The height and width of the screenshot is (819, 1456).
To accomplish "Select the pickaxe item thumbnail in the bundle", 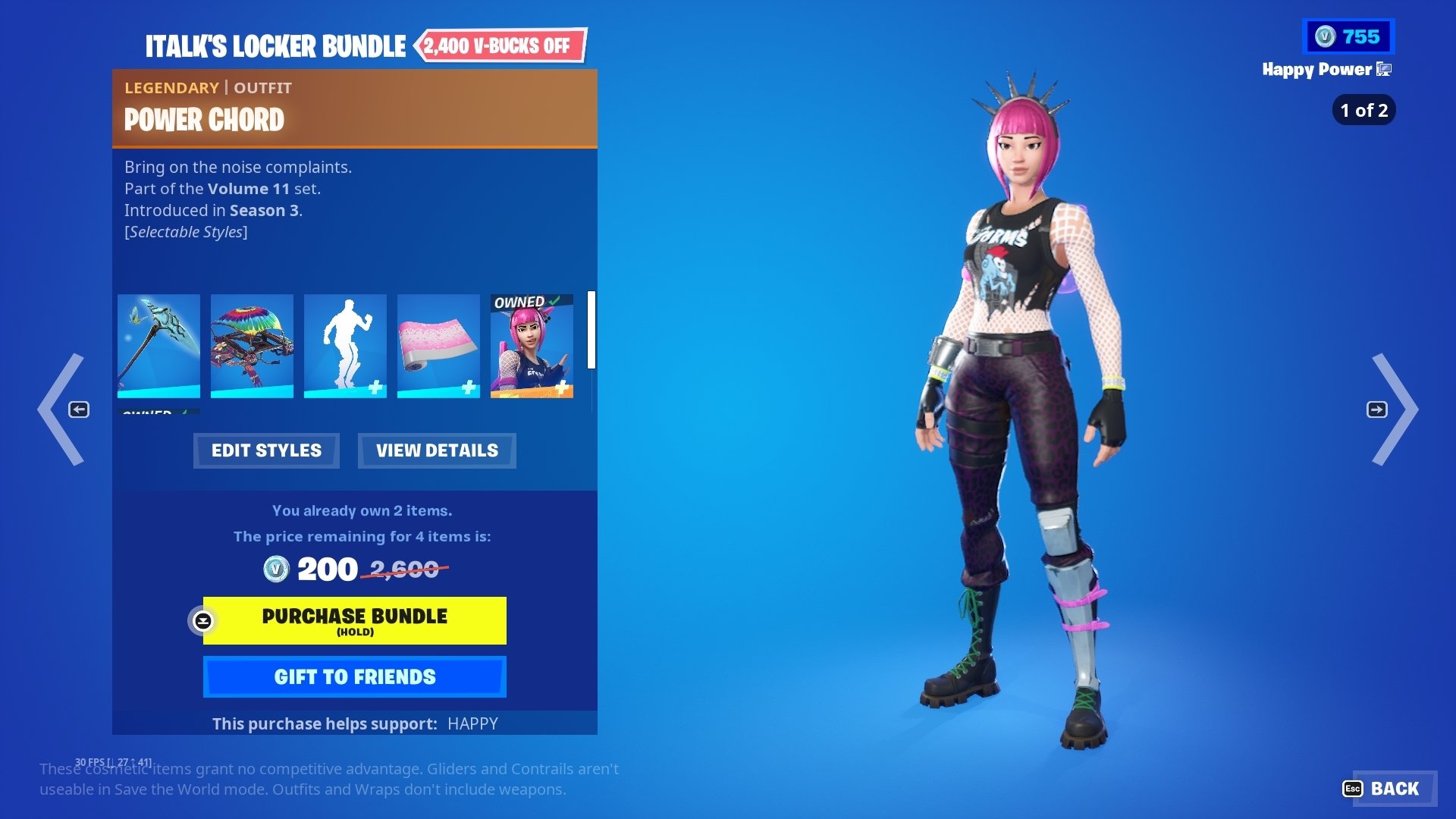I will point(158,345).
